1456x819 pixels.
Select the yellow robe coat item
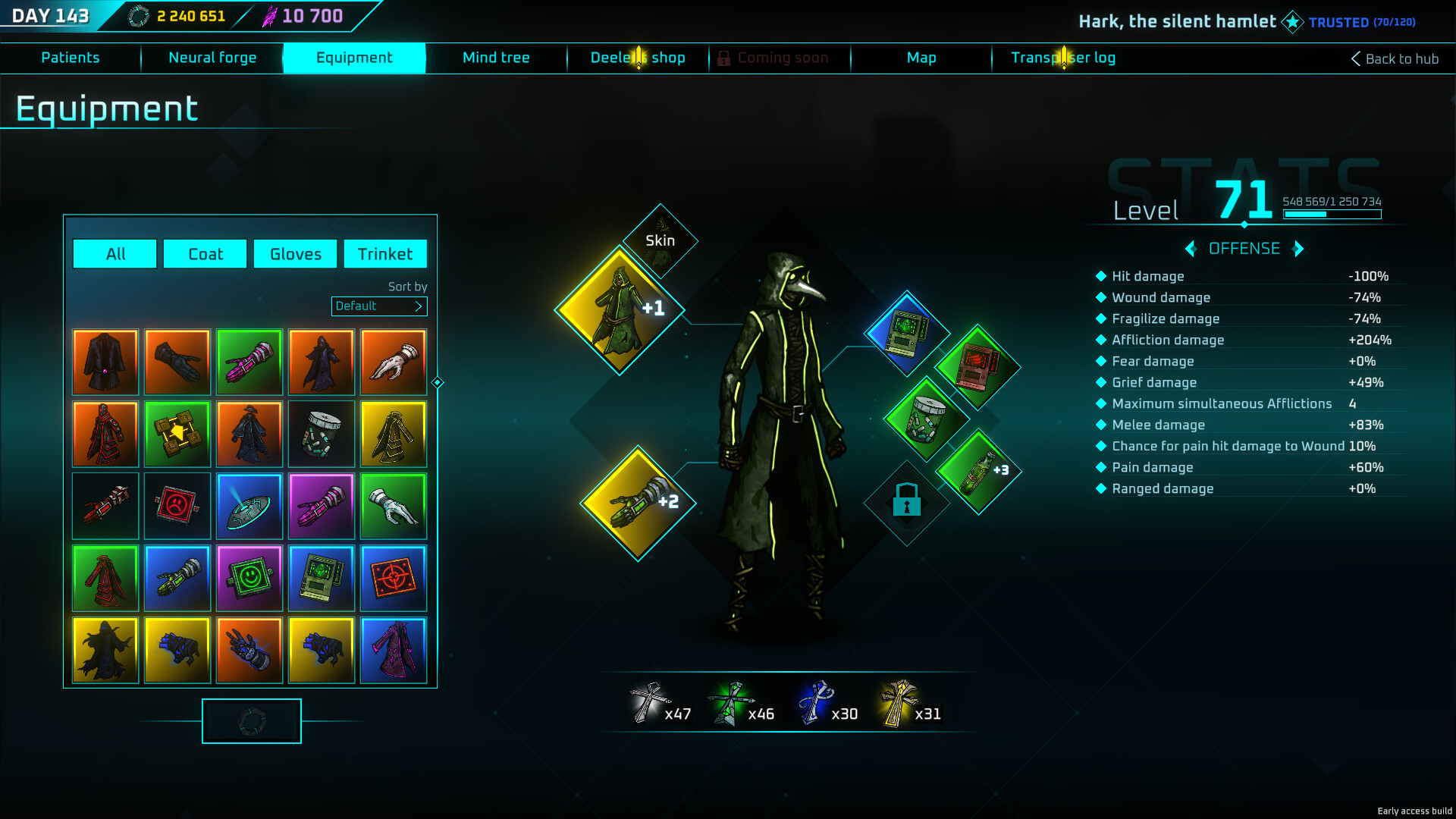pyautogui.click(x=394, y=434)
